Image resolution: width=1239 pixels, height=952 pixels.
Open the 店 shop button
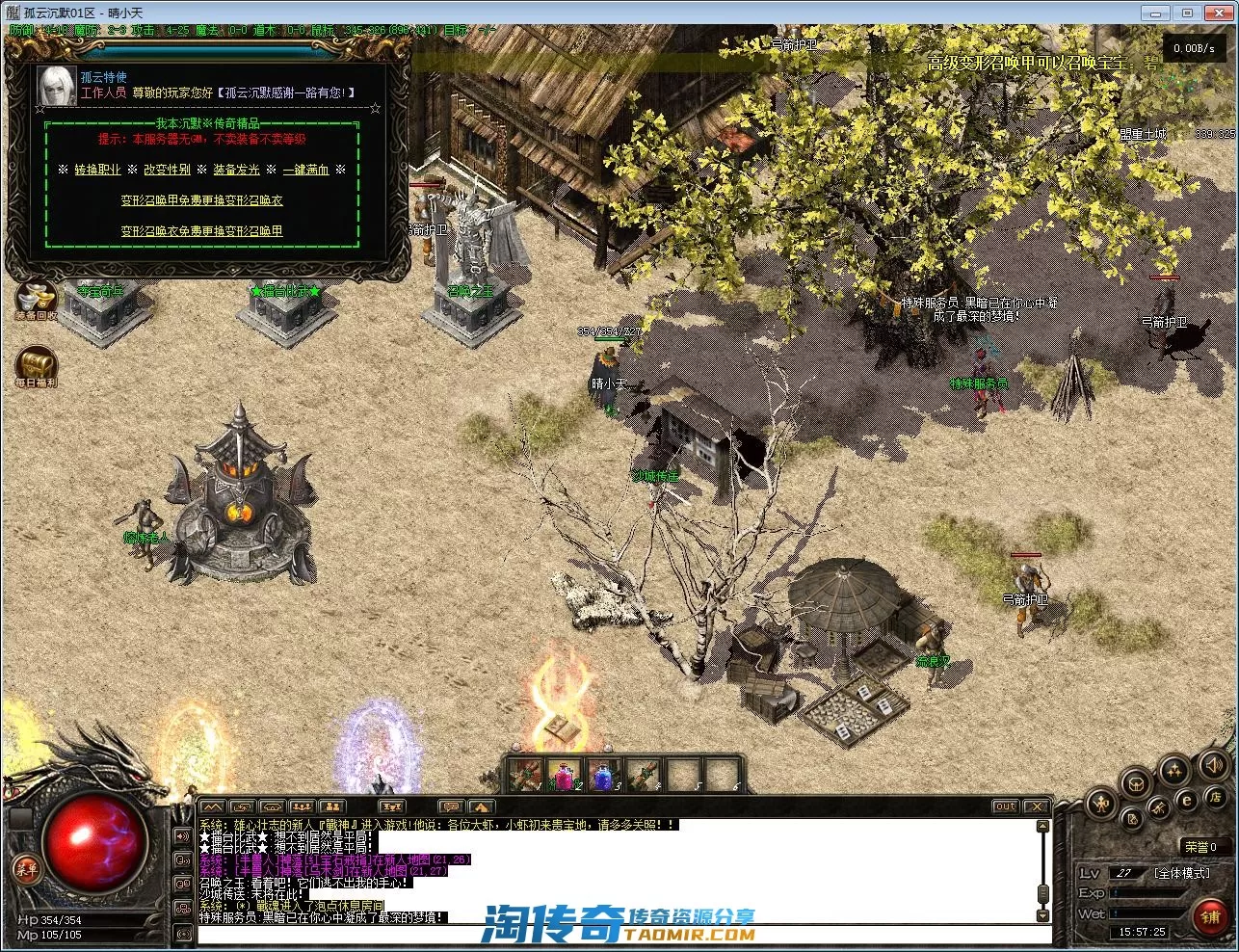1215,799
